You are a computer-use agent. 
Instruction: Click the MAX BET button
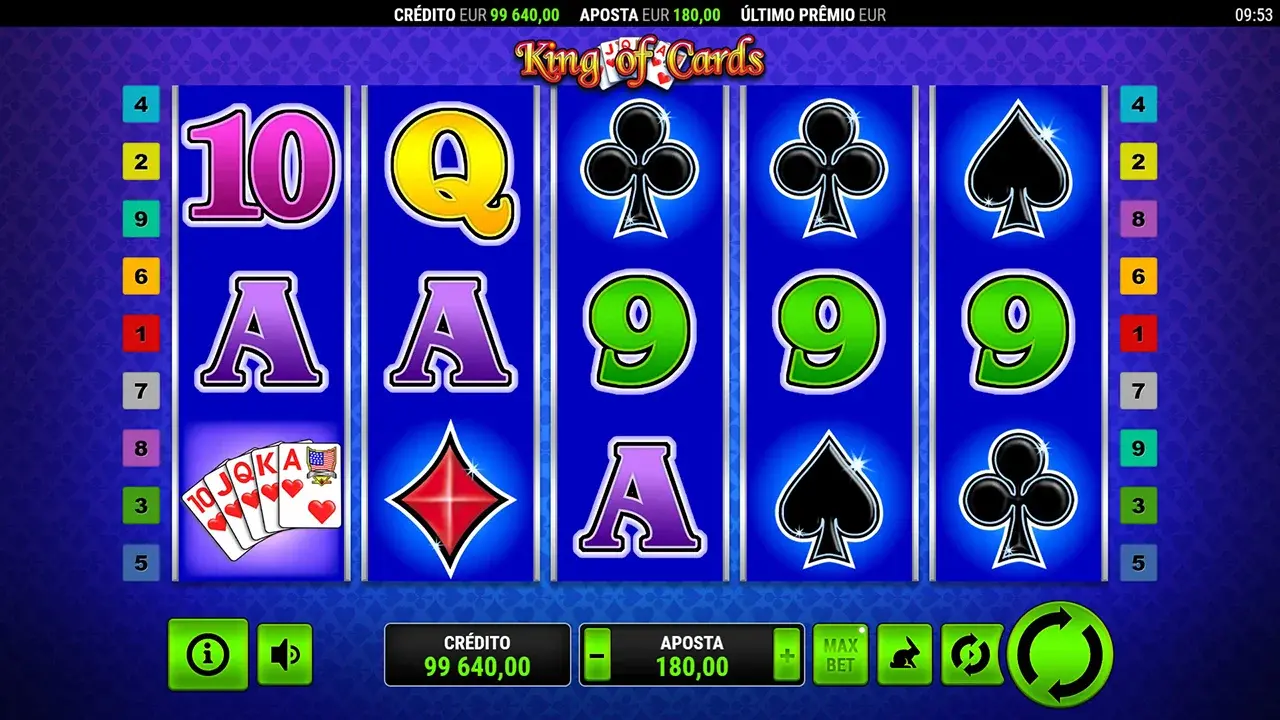(x=841, y=652)
